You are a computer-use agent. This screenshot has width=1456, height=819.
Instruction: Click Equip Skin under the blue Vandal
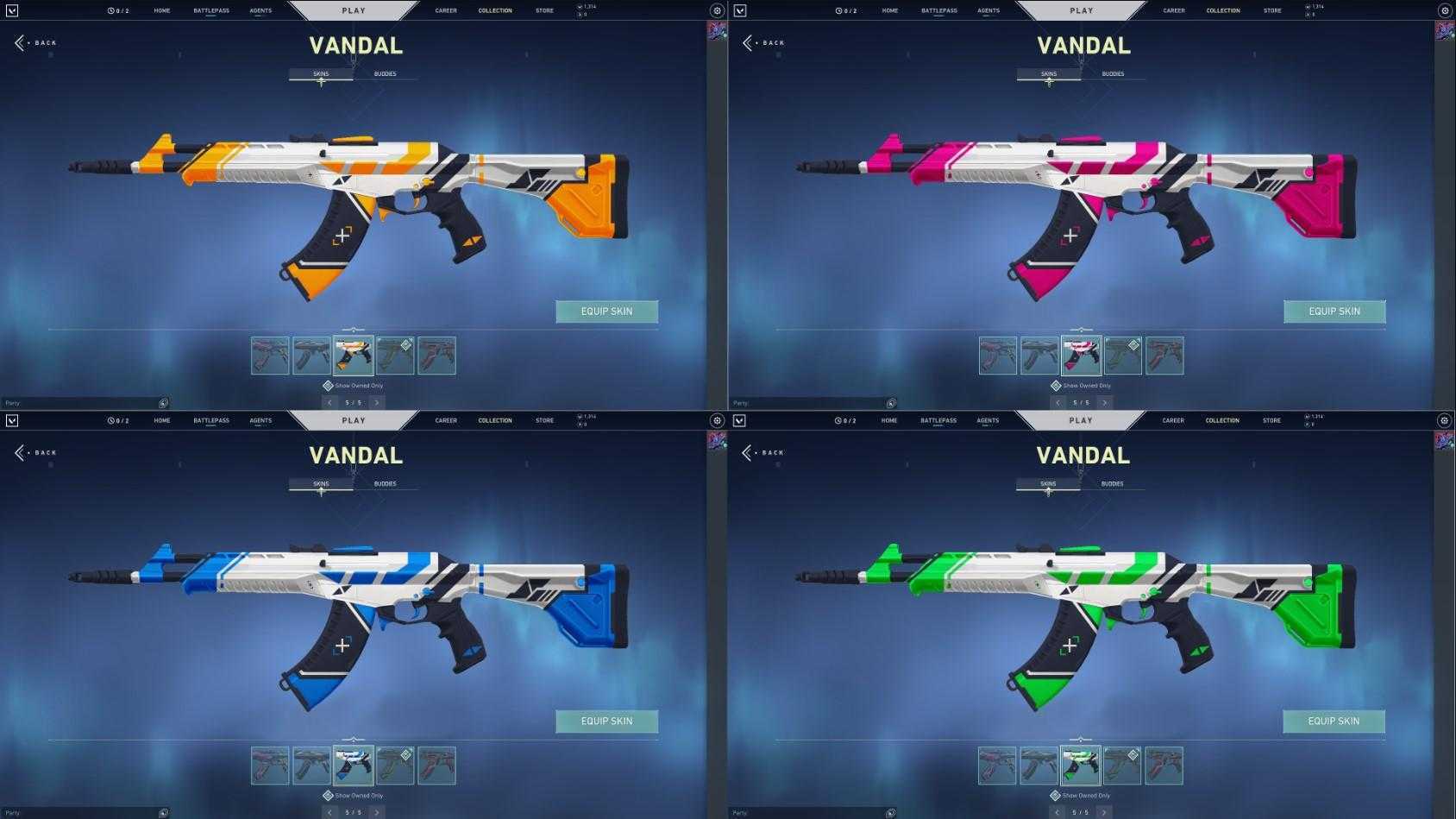(606, 721)
